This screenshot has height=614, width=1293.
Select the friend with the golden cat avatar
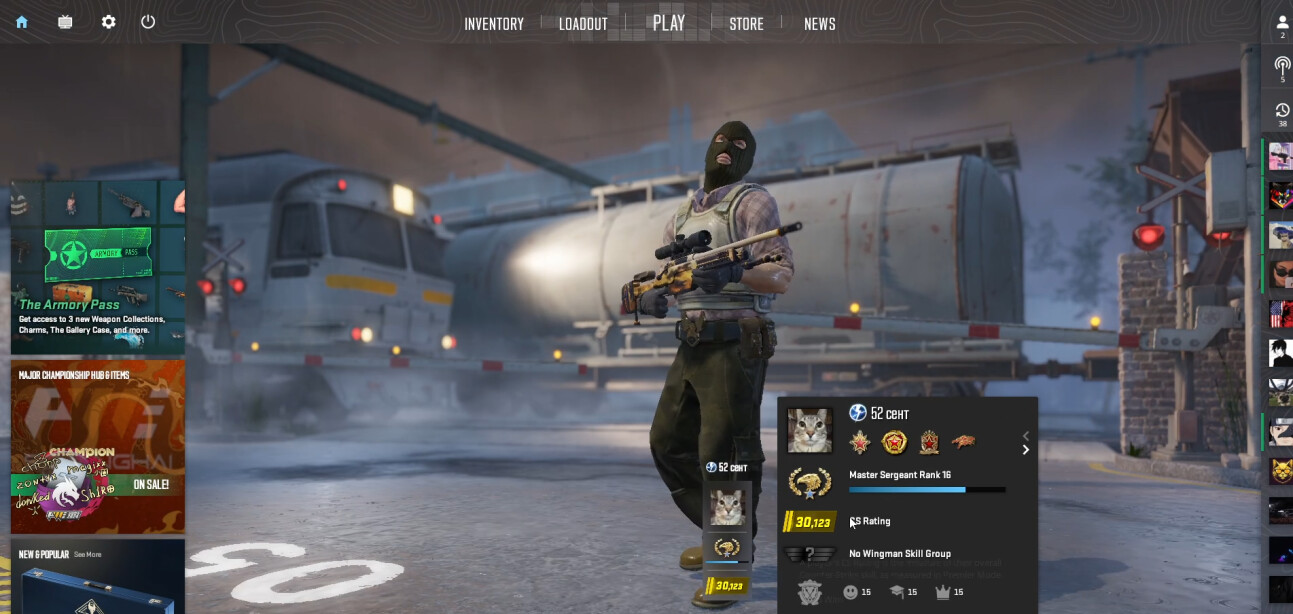click(1280, 471)
